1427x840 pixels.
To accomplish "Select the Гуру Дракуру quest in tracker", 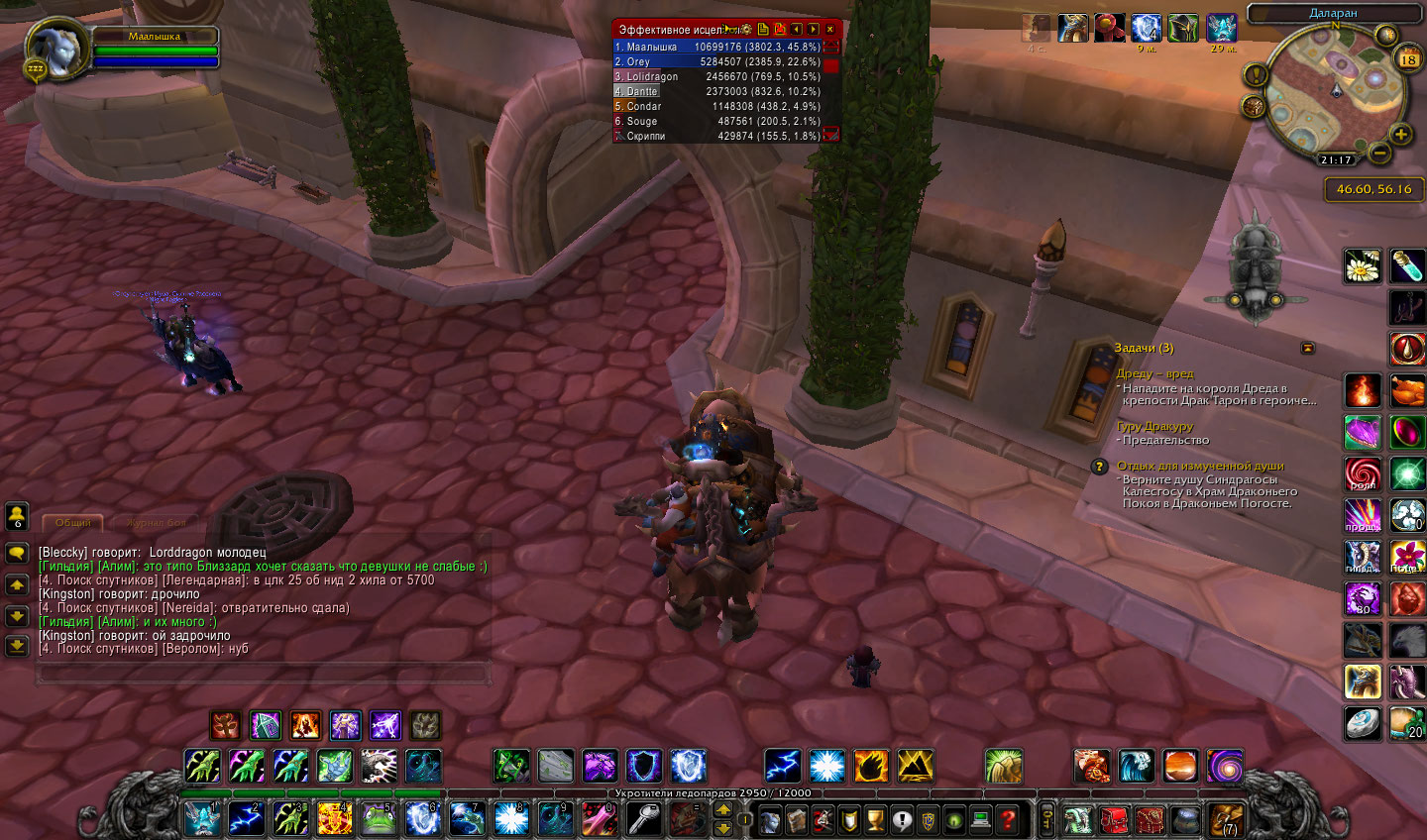I will coord(1154,426).
